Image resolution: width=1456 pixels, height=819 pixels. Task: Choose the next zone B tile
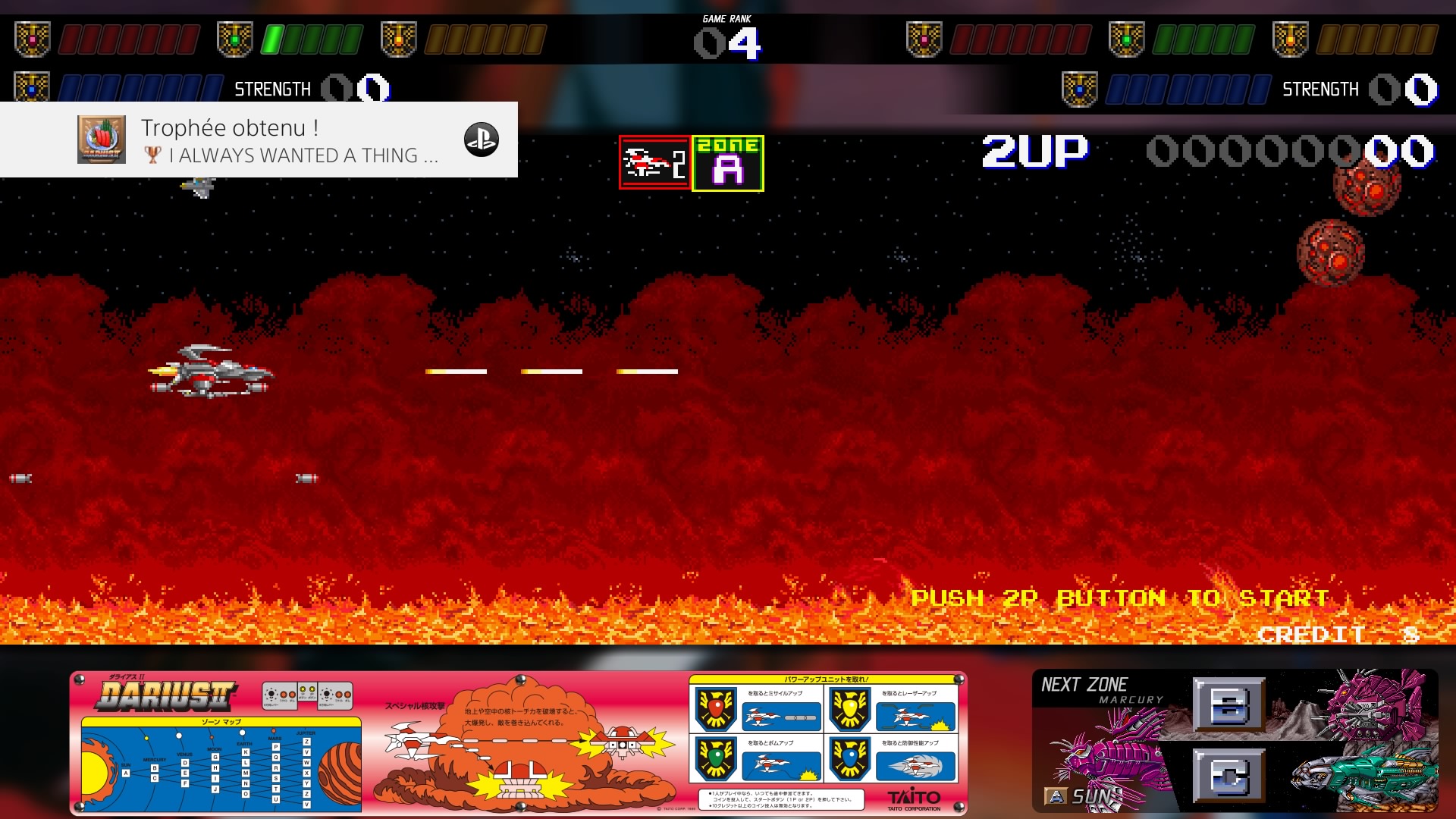pyautogui.click(x=1228, y=704)
